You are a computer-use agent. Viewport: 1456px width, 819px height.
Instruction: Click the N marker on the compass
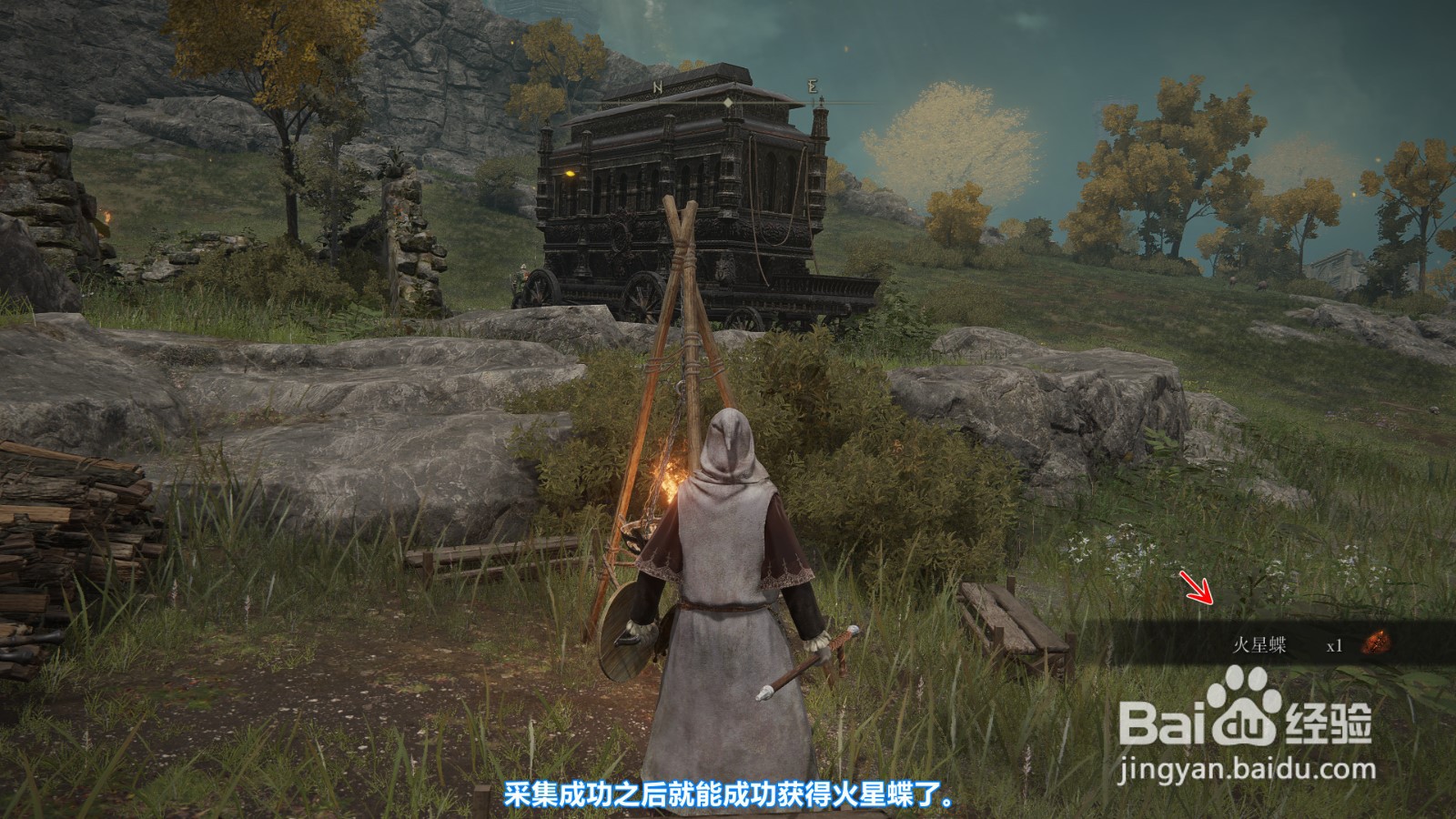[x=658, y=84]
